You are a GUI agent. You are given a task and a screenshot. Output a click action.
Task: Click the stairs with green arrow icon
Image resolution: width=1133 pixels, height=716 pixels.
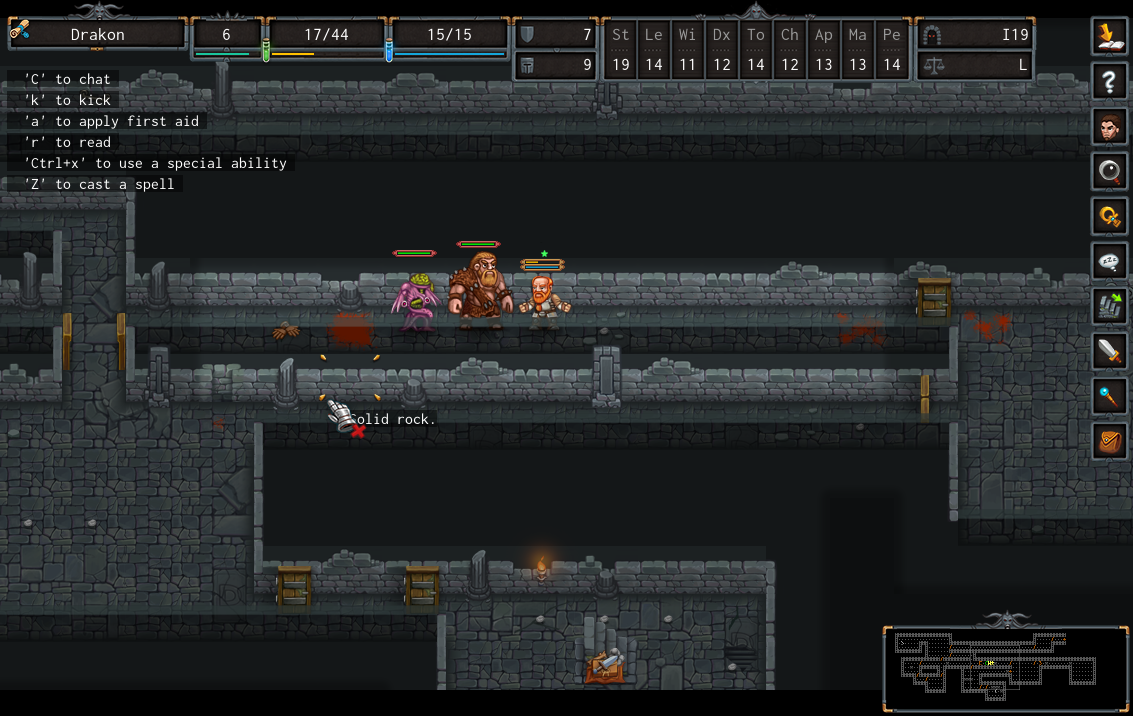[x=1109, y=307]
